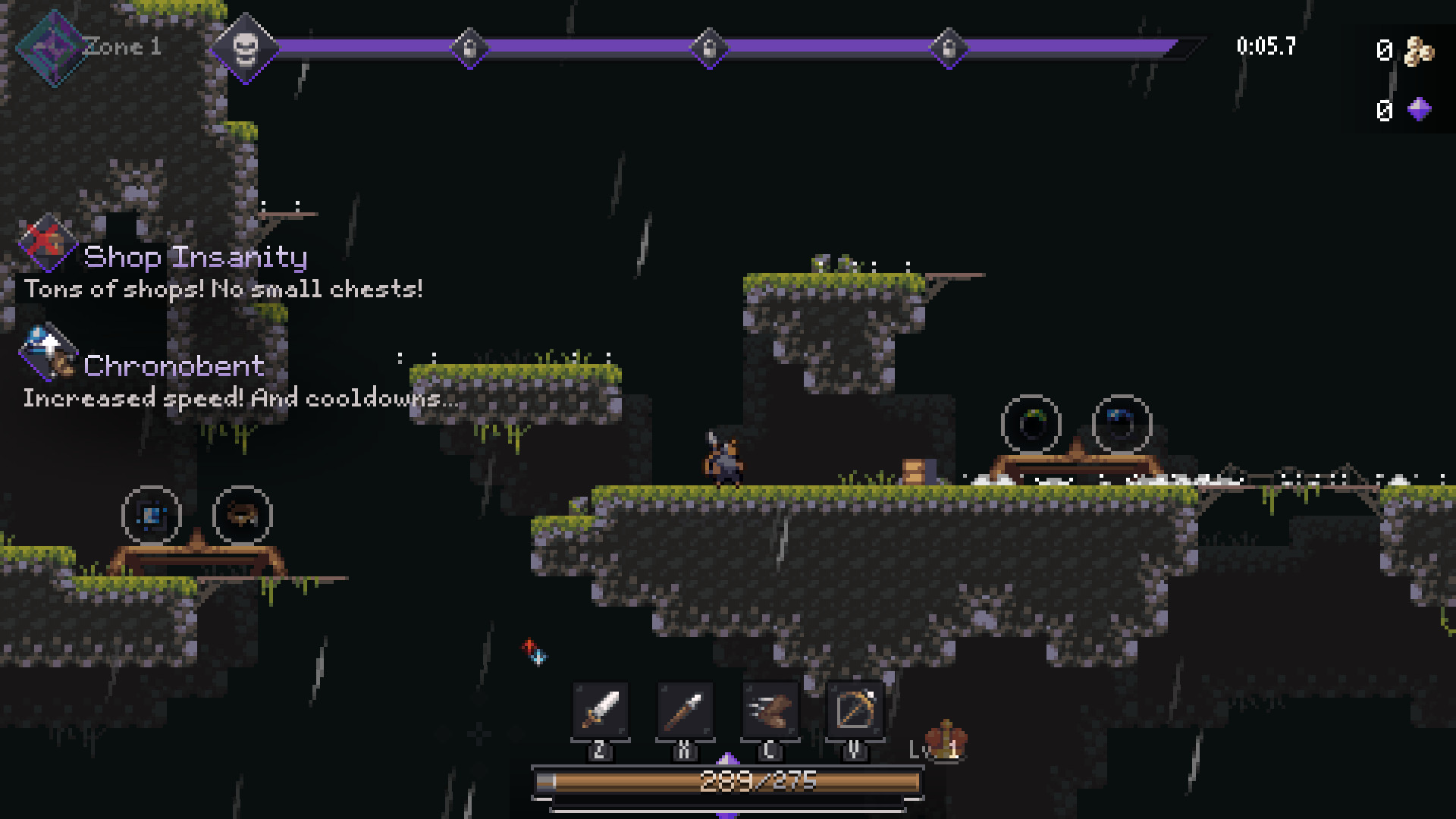Click the crown level indicator near the hotbar

(x=946, y=737)
